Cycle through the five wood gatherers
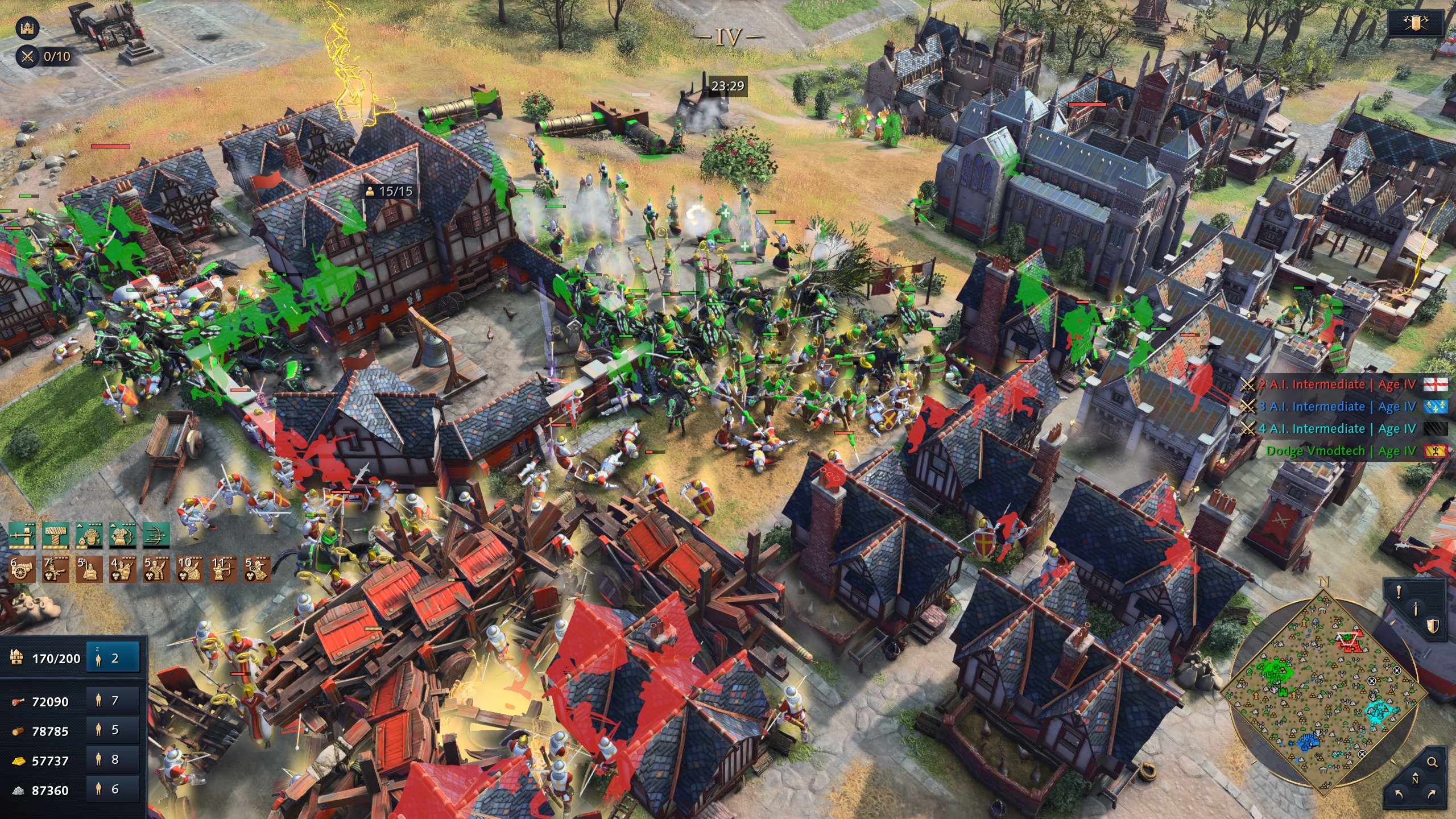This screenshot has height=819, width=1456. click(x=113, y=730)
